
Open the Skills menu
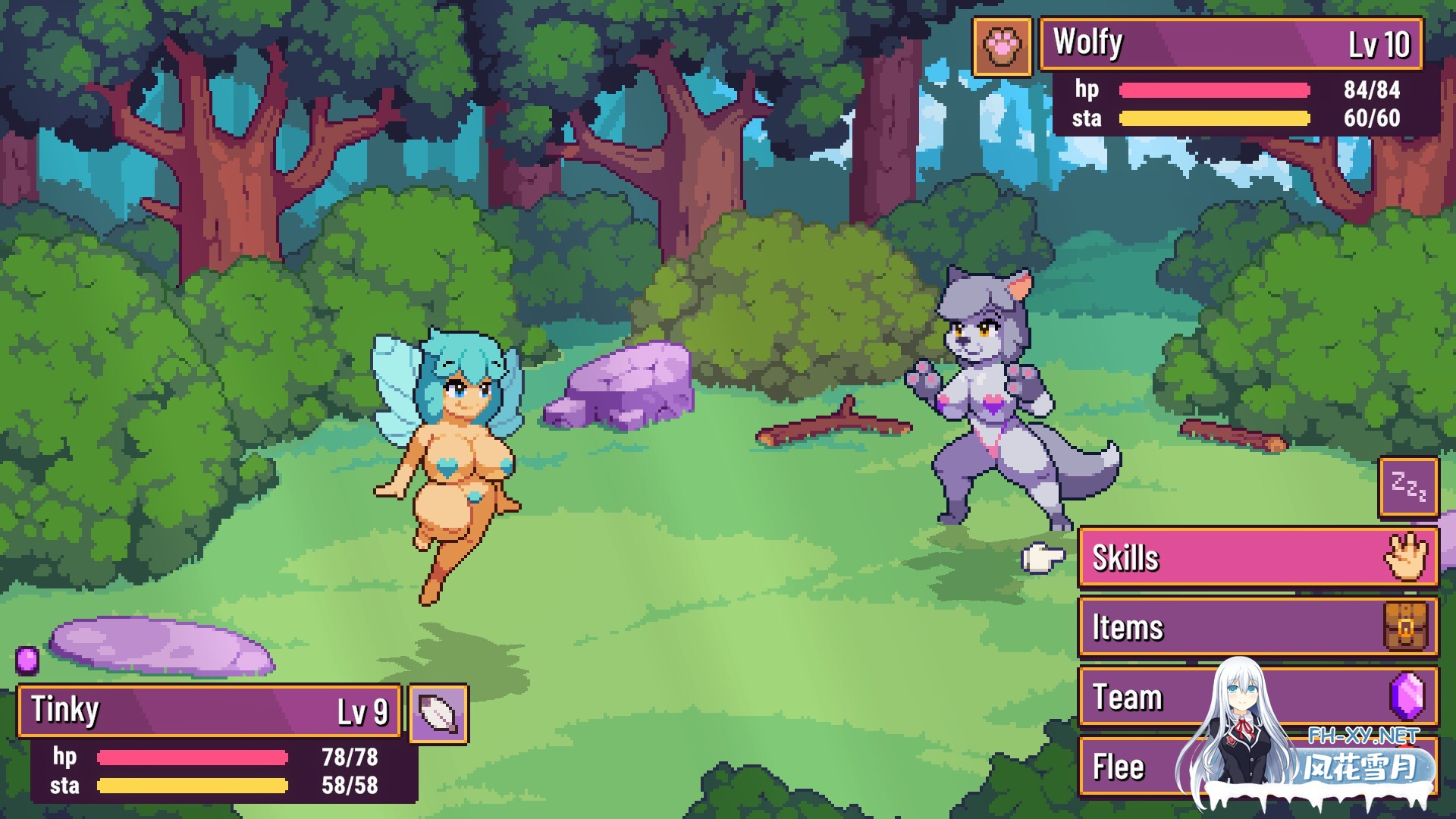coord(1206,557)
